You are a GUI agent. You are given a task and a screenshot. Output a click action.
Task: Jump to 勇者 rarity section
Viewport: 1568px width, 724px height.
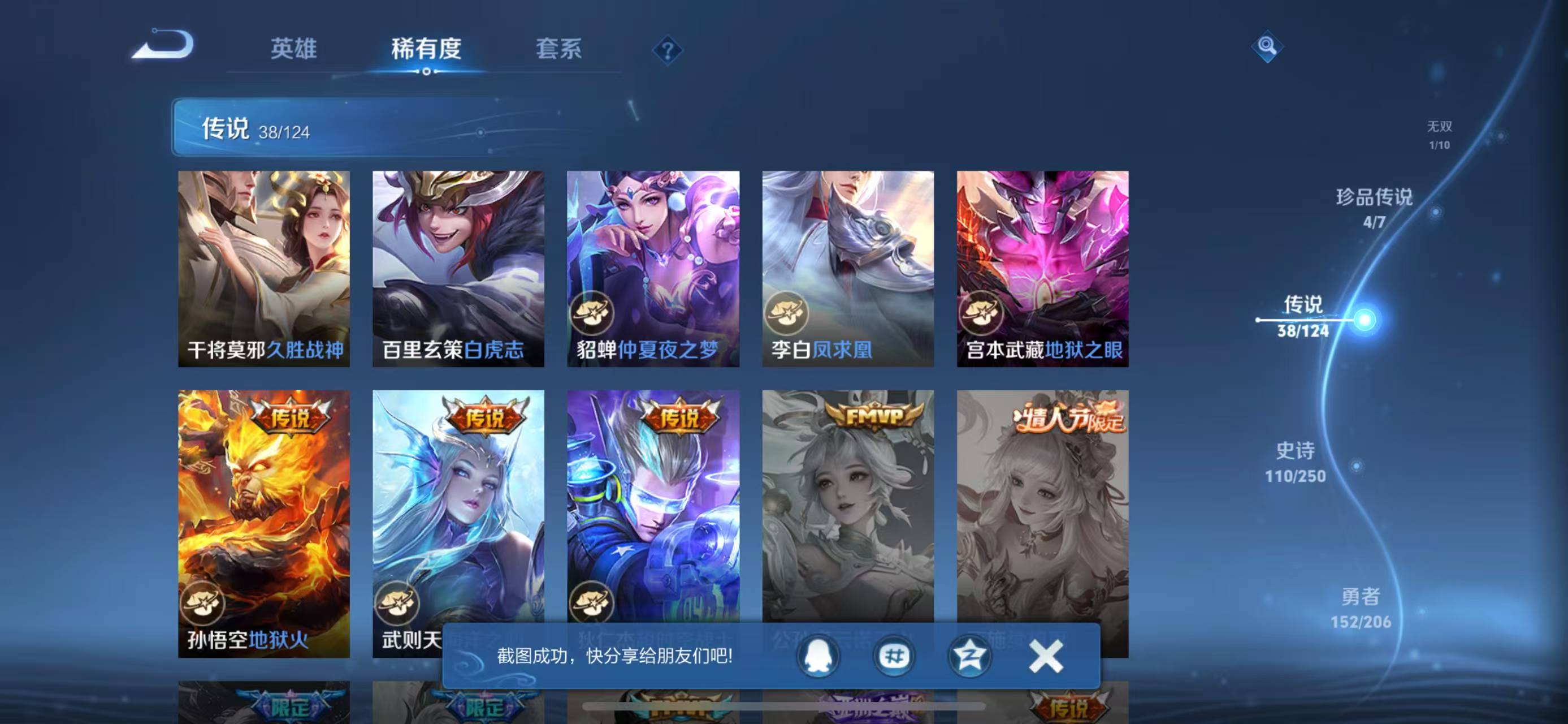coord(1361,607)
